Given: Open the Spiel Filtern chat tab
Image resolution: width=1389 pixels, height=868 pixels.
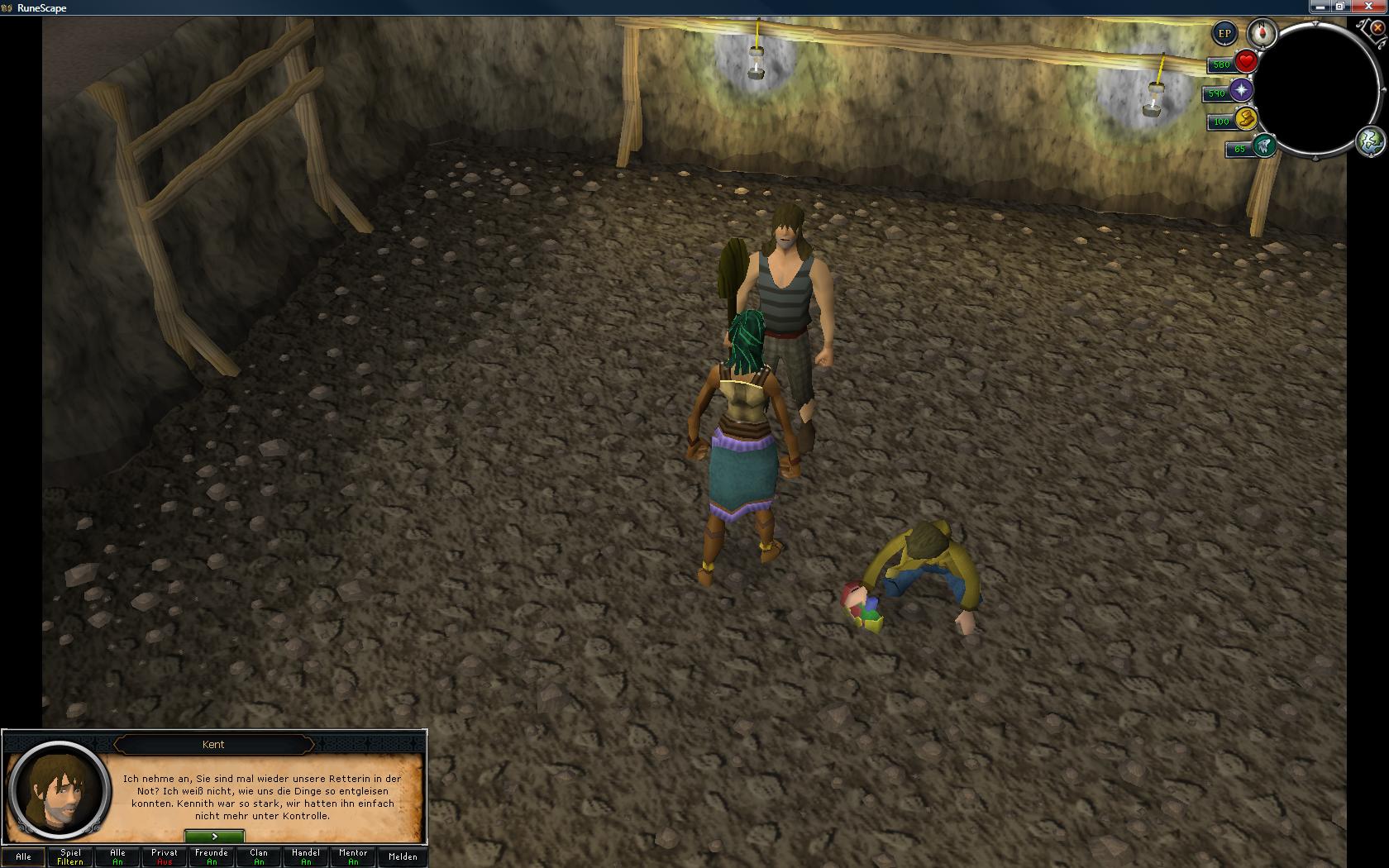Looking at the screenshot, I should point(70,856).
